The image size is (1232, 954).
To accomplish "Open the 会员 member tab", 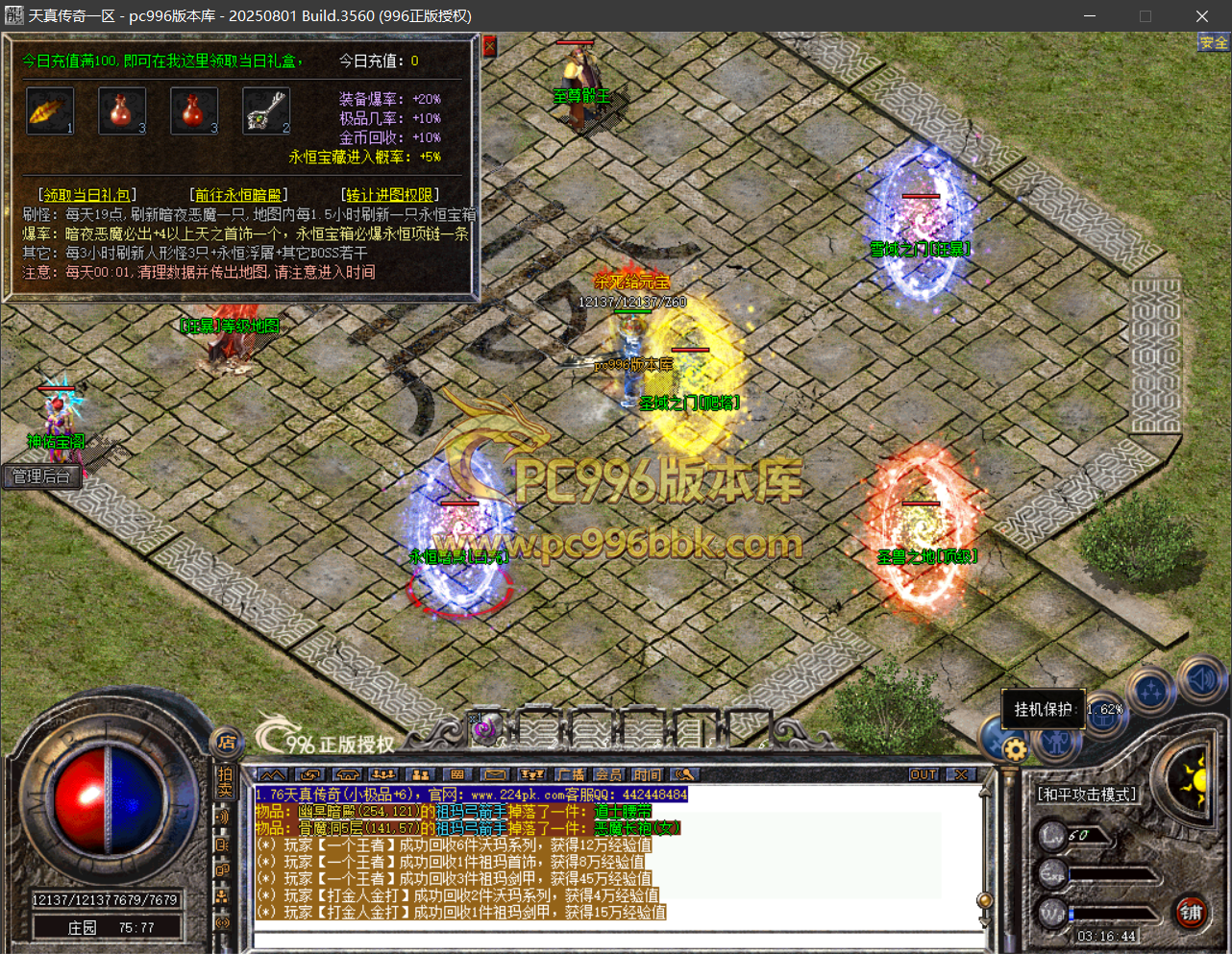I will click(x=608, y=774).
